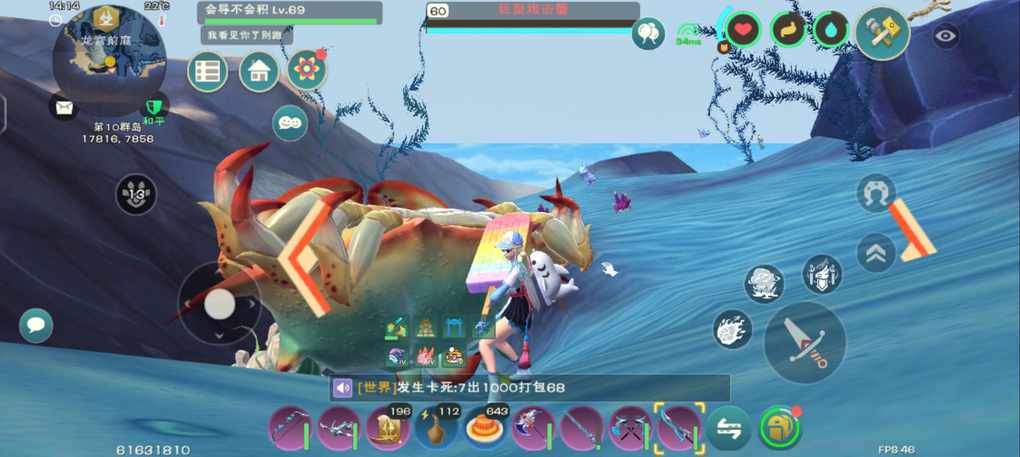Attack with the sword button

[805, 341]
